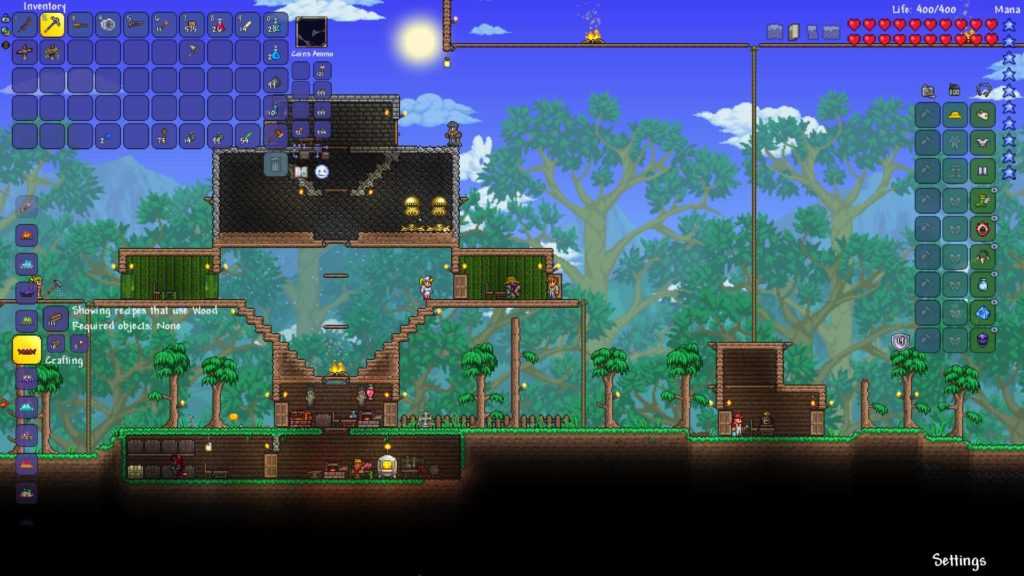Screen dimensions: 1024x576
Task: Select the purple skull accessory slot
Action: pos(983,340)
